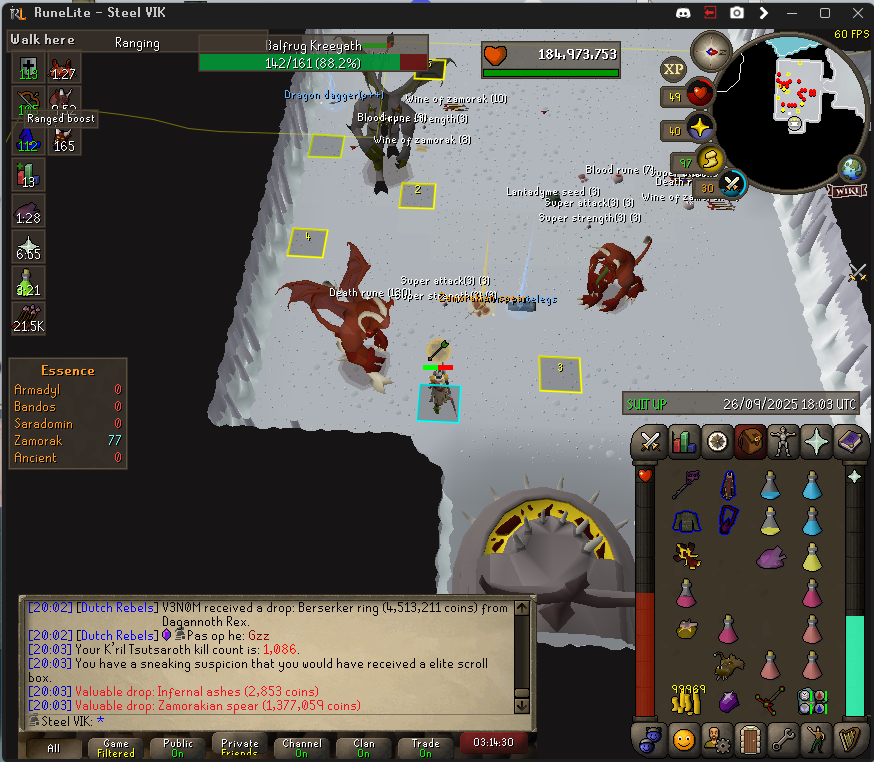Toggle the XP drops button
The width and height of the screenshot is (874, 762).
(673, 68)
